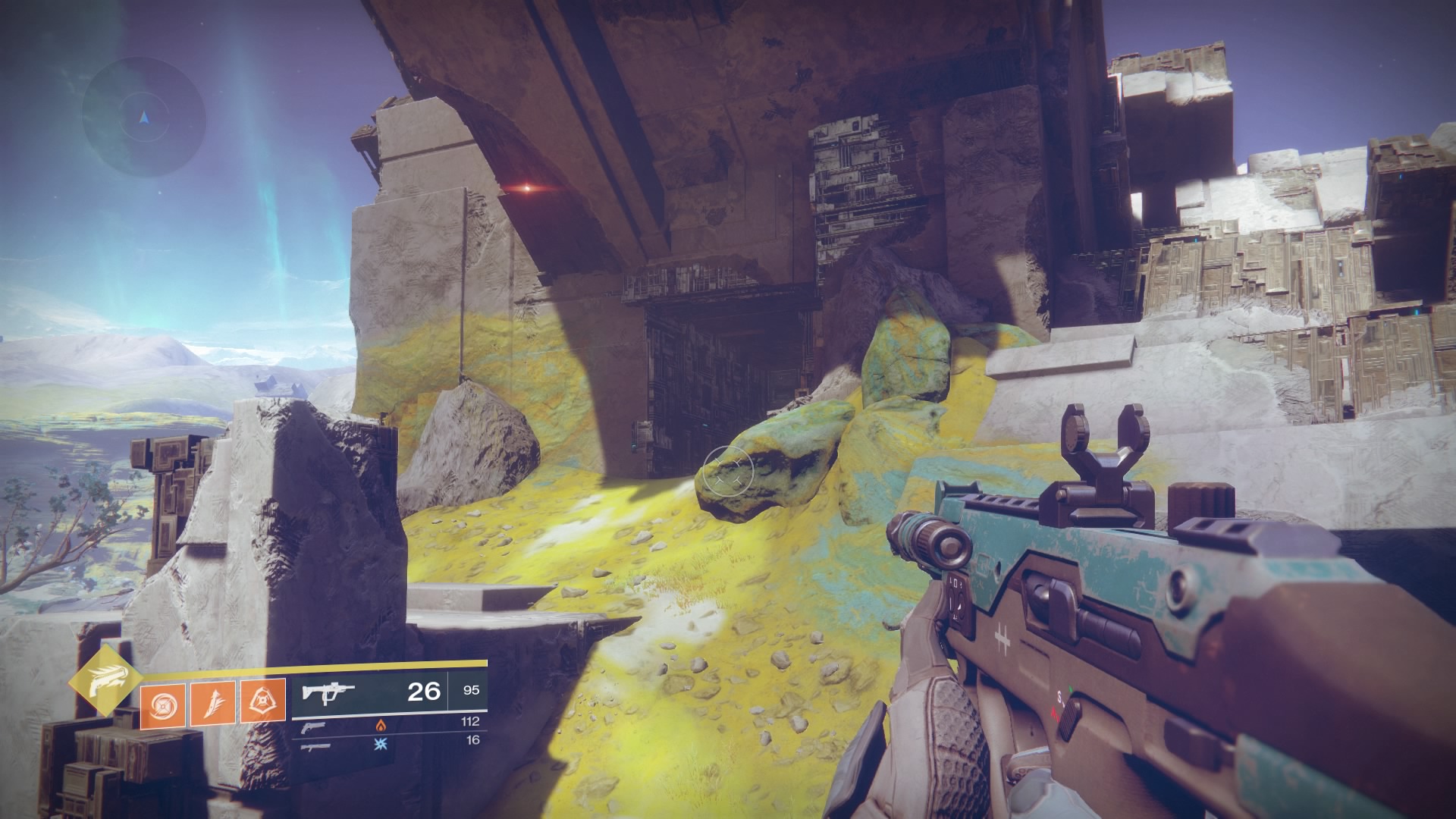This screenshot has height=819, width=1456.
Task: Select the equipped auto rifle weapon icon
Action: click(x=328, y=692)
